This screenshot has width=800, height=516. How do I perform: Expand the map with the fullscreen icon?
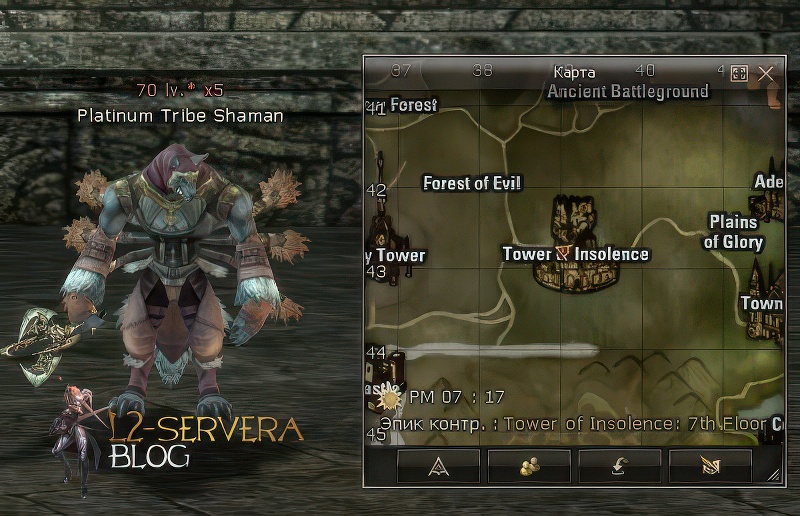[x=740, y=73]
